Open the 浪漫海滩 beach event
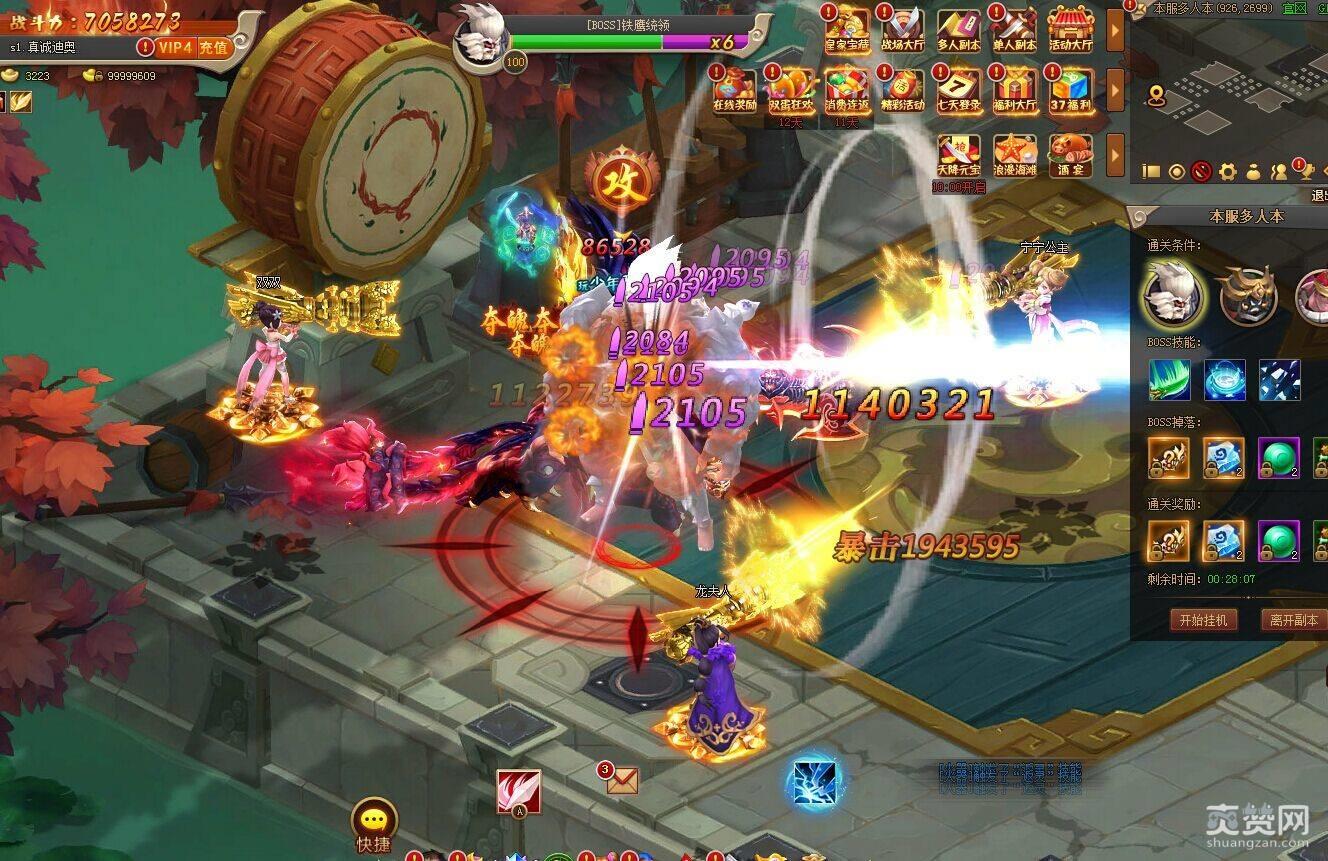Viewport: 1328px width, 861px height. pyautogui.click(x=1014, y=154)
